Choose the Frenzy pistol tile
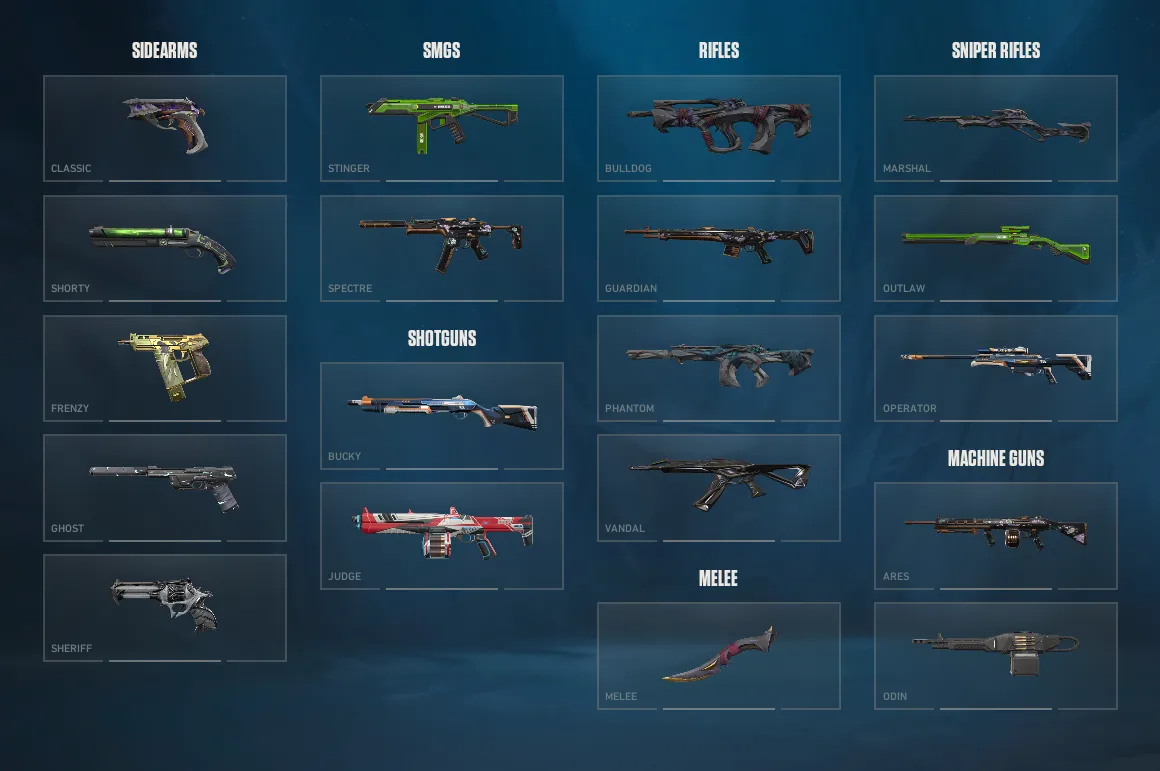Image resolution: width=1160 pixels, height=771 pixels. pos(165,368)
